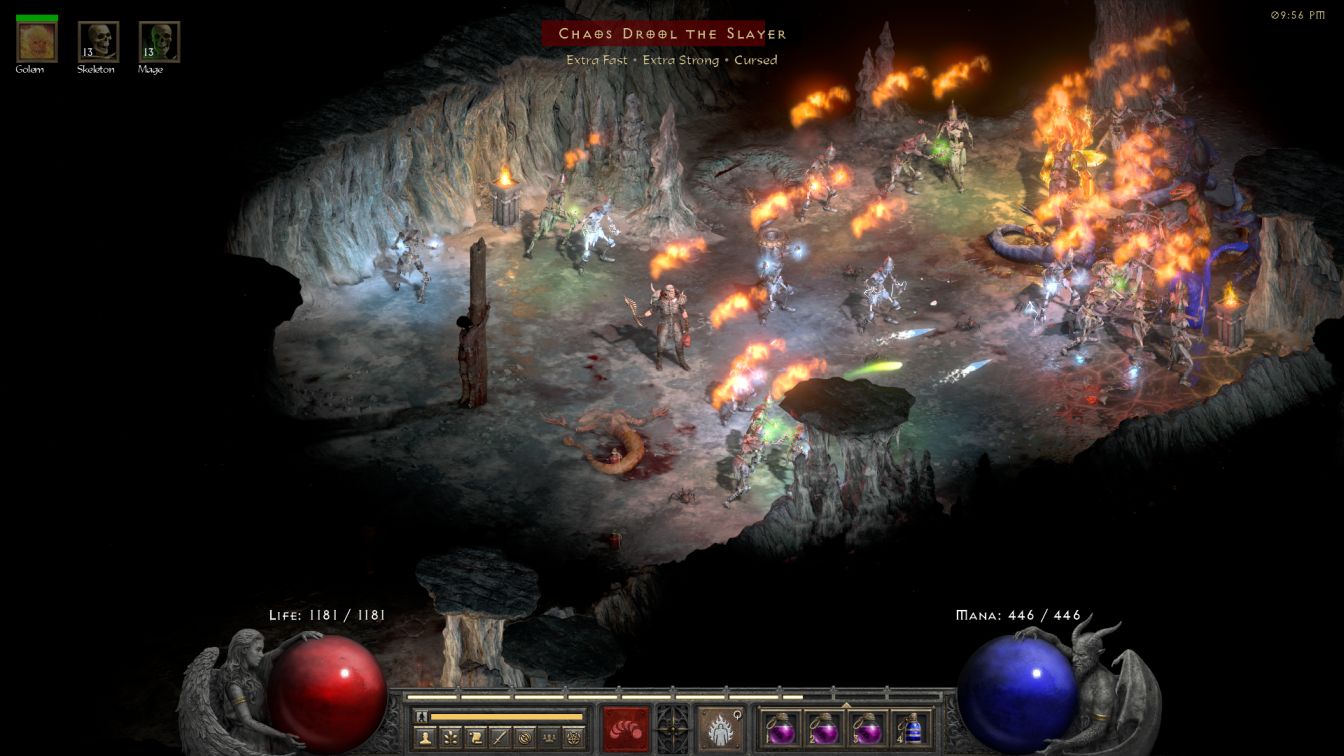Choose the Mage minion portrait

tap(159, 42)
